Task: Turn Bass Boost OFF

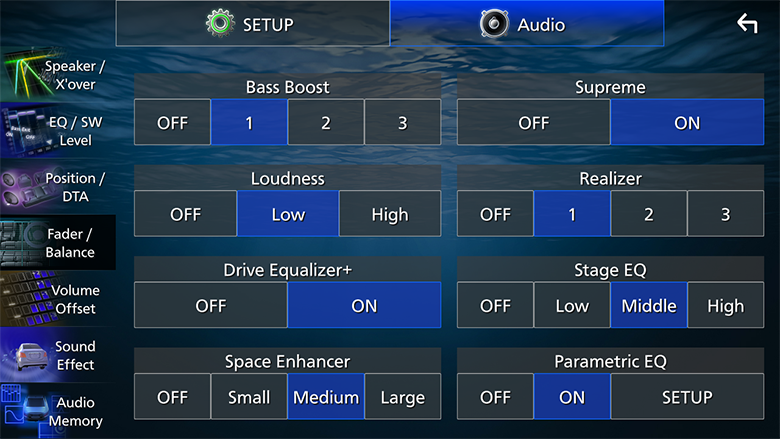Action: click(x=172, y=123)
